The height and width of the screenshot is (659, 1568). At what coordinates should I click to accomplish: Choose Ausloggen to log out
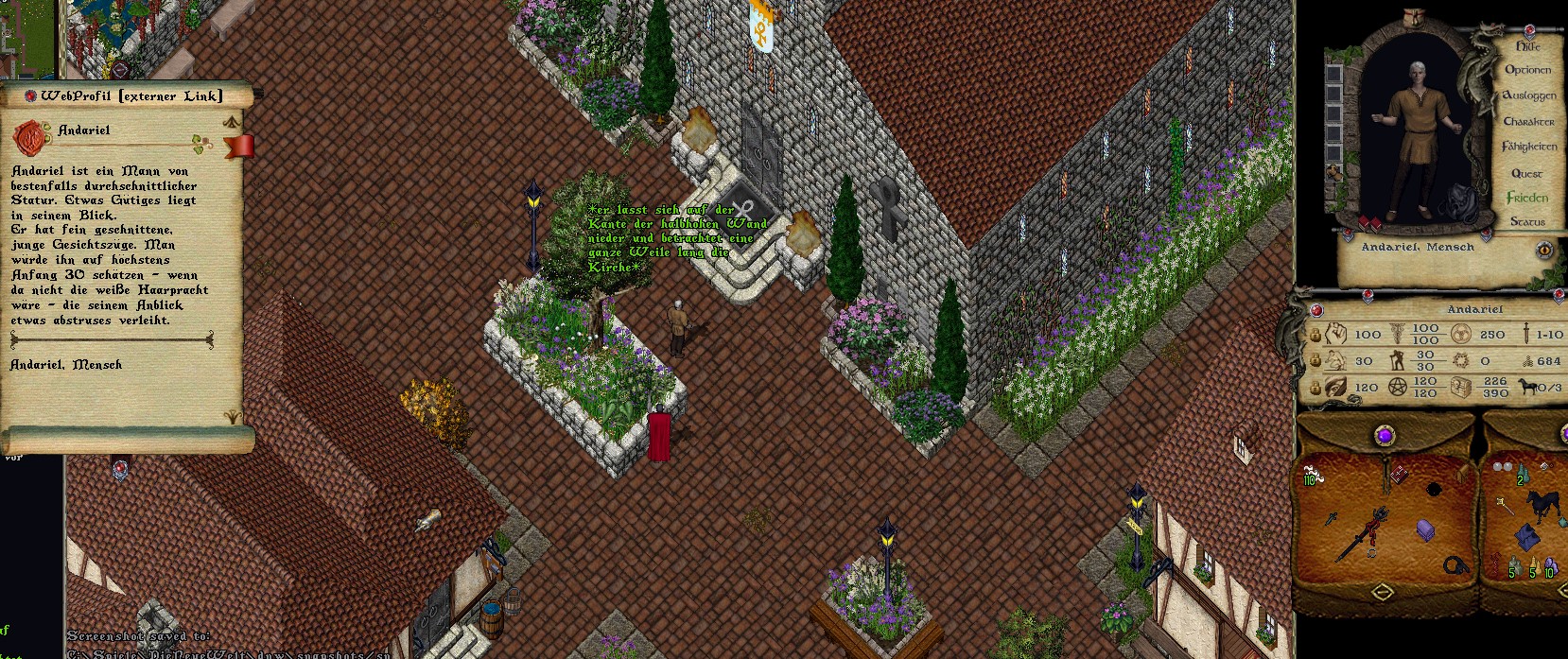click(x=1528, y=95)
